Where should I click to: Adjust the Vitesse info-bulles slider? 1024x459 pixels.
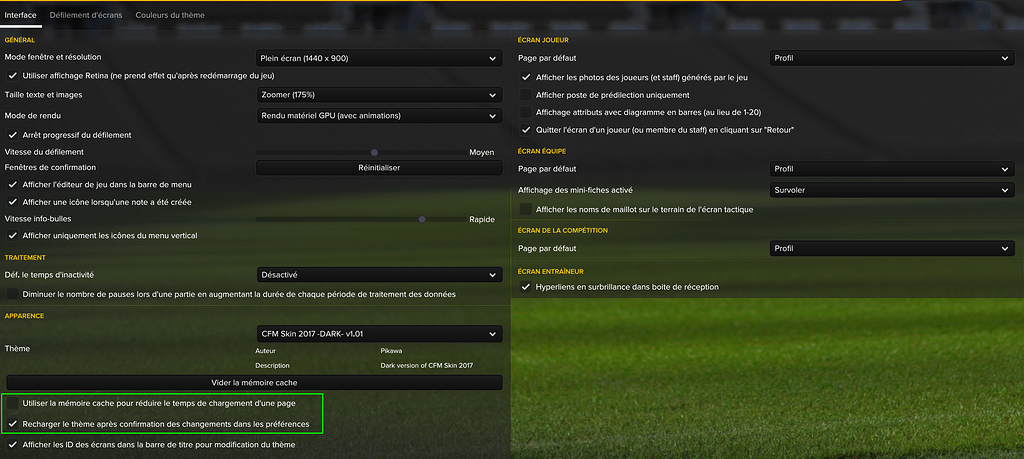tap(422, 219)
